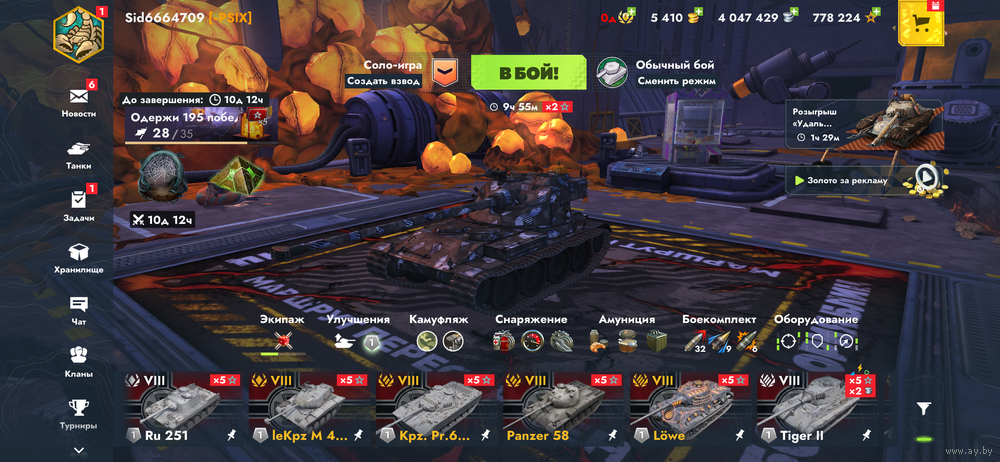Open the platoon dropdown orange arrow

tap(444, 72)
